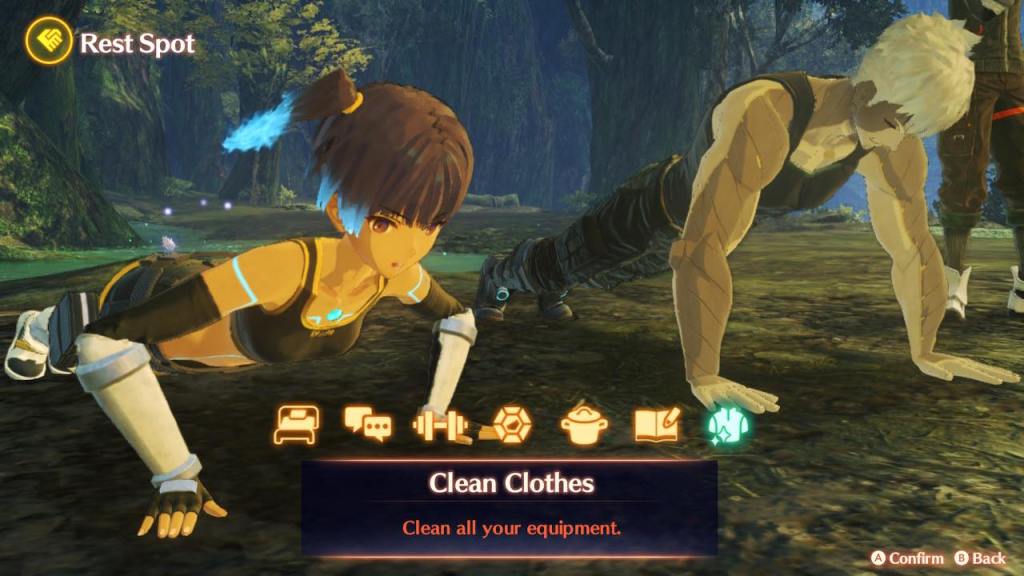Activate the green Clean Clothes icon
The height and width of the screenshot is (576, 1024).
pyautogui.click(x=729, y=425)
